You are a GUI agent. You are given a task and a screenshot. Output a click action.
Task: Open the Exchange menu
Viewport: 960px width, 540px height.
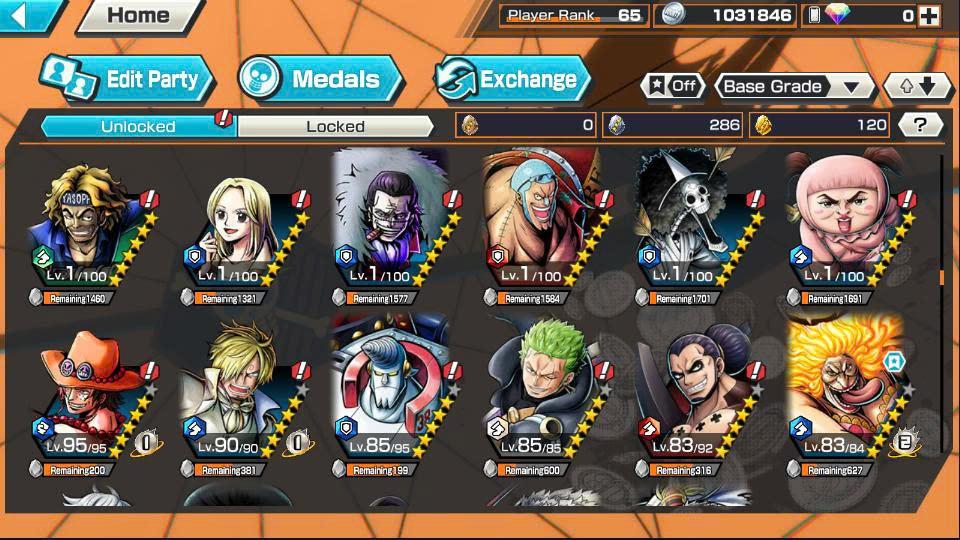pyautogui.click(x=512, y=79)
